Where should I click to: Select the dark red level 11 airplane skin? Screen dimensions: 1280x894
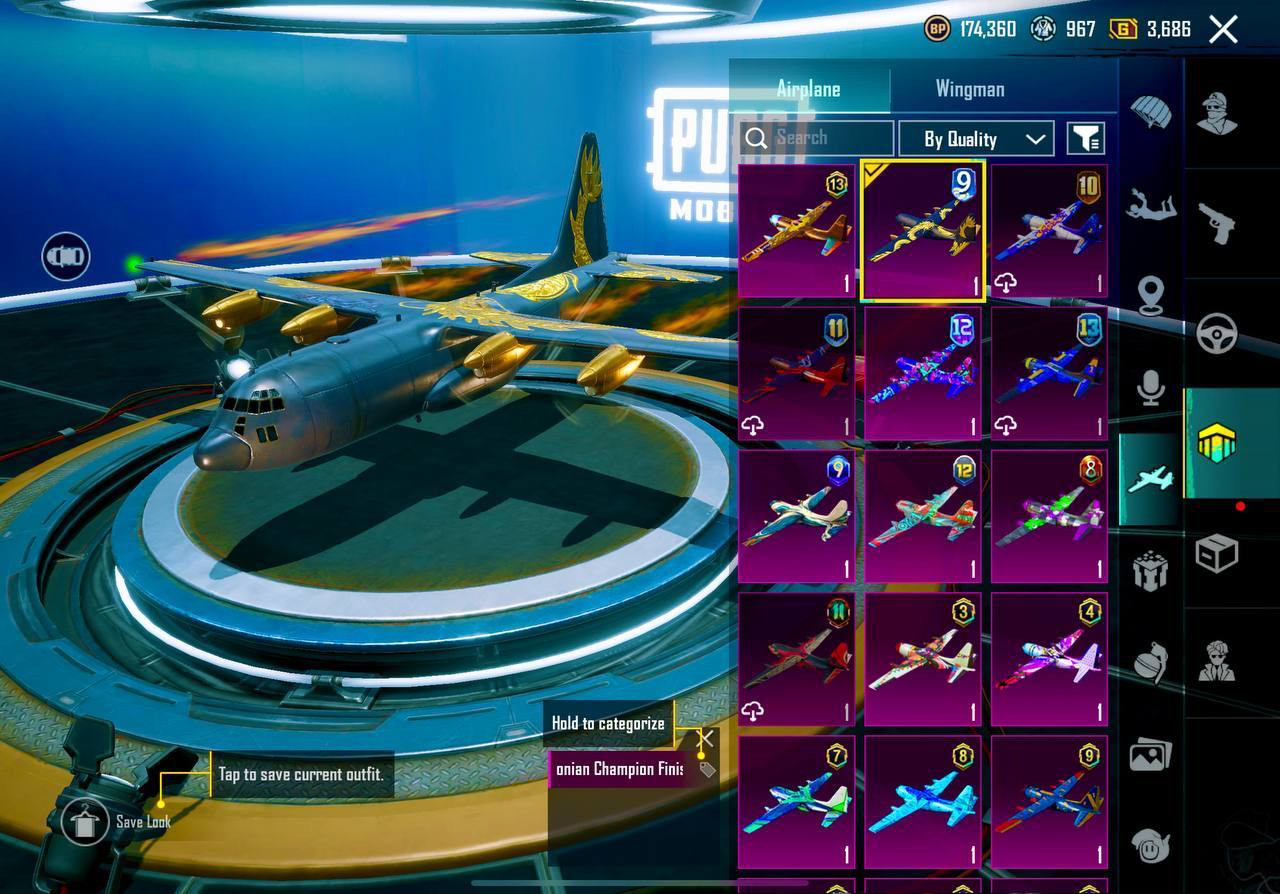click(796, 373)
